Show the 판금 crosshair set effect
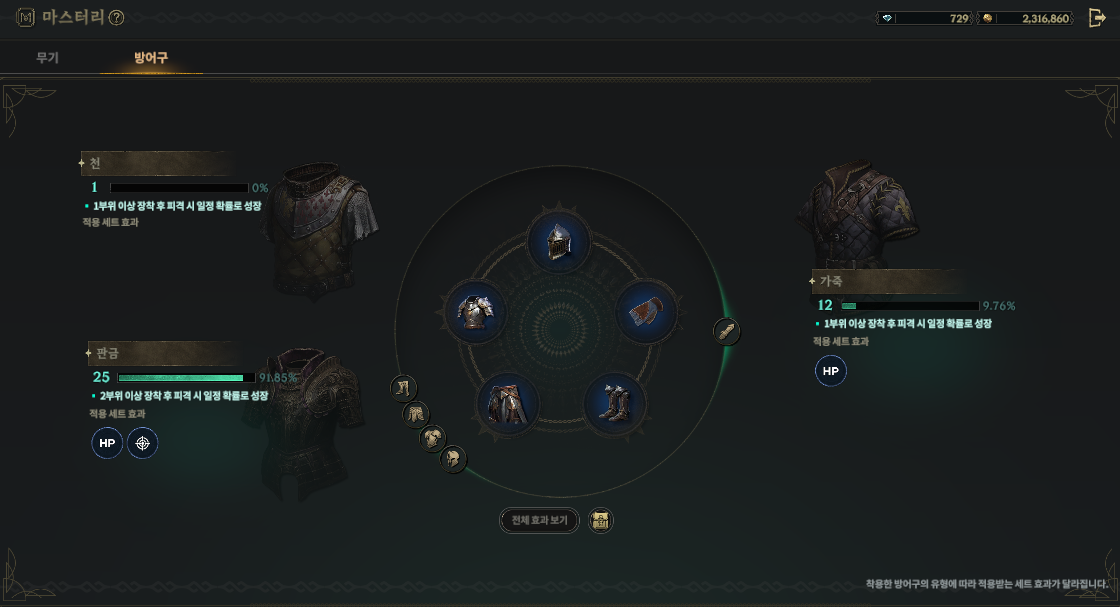Image resolution: width=1120 pixels, height=607 pixels. coord(143,443)
